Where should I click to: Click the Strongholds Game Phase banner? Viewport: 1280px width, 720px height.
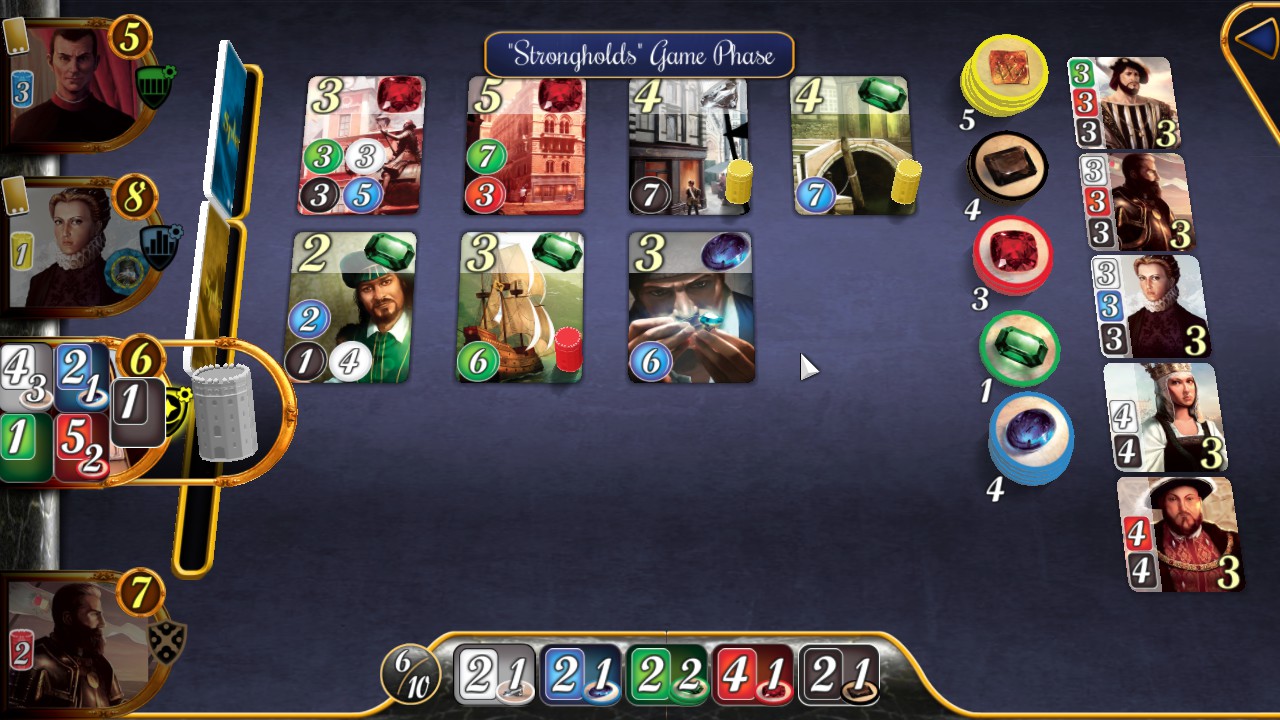[636, 56]
